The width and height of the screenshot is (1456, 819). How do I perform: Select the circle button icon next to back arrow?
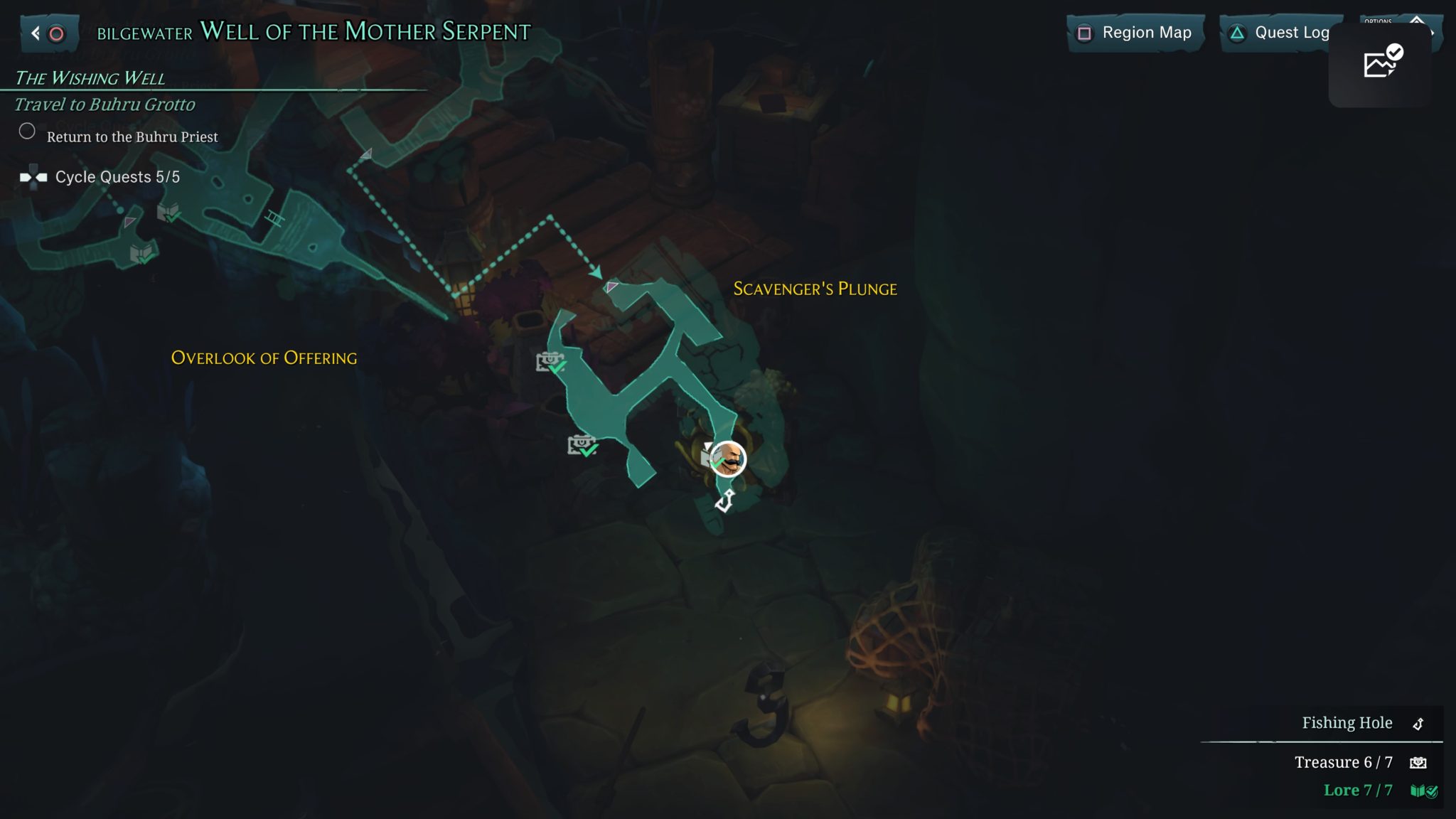(x=57, y=32)
